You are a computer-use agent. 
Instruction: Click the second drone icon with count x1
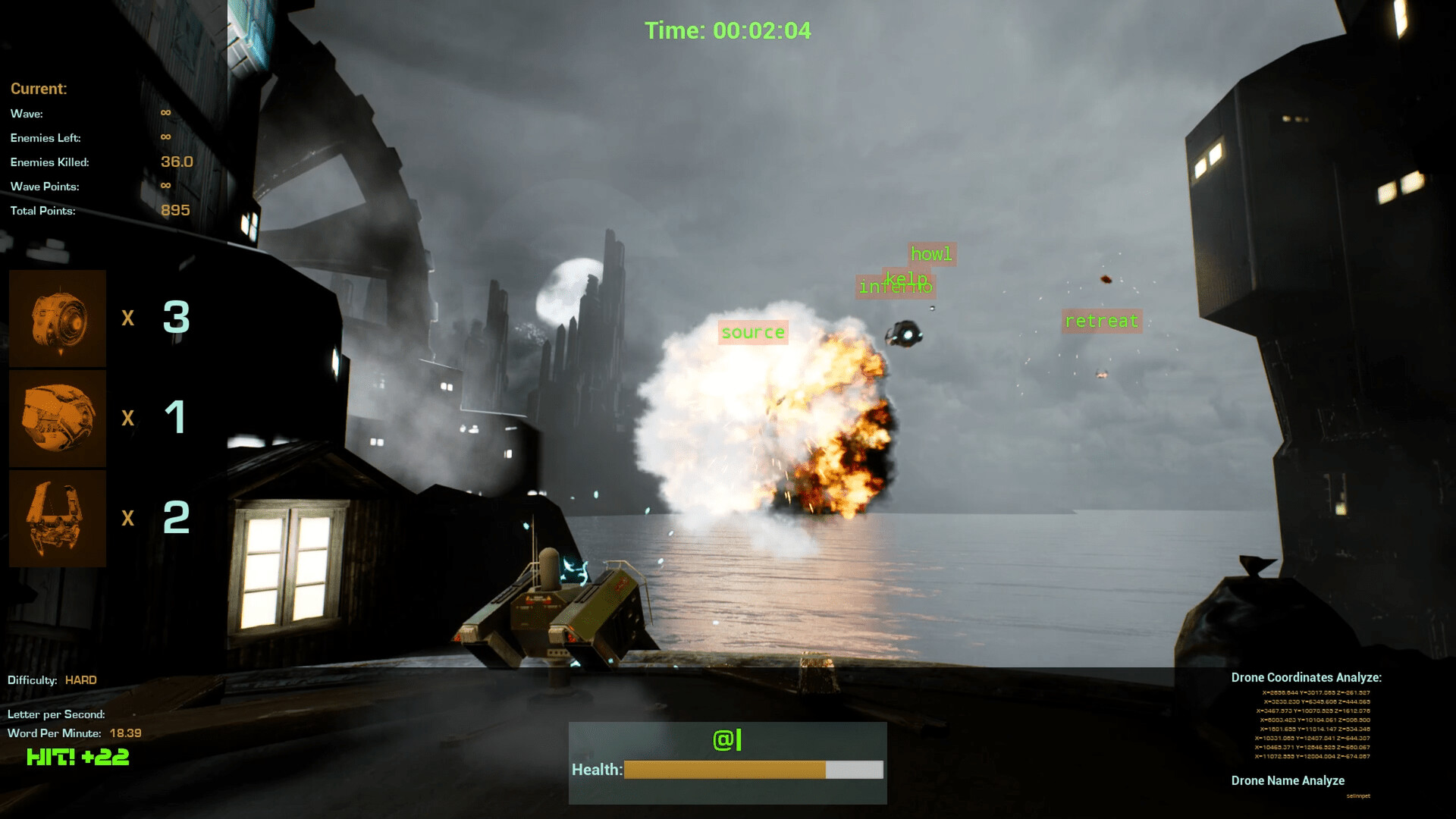click(57, 418)
